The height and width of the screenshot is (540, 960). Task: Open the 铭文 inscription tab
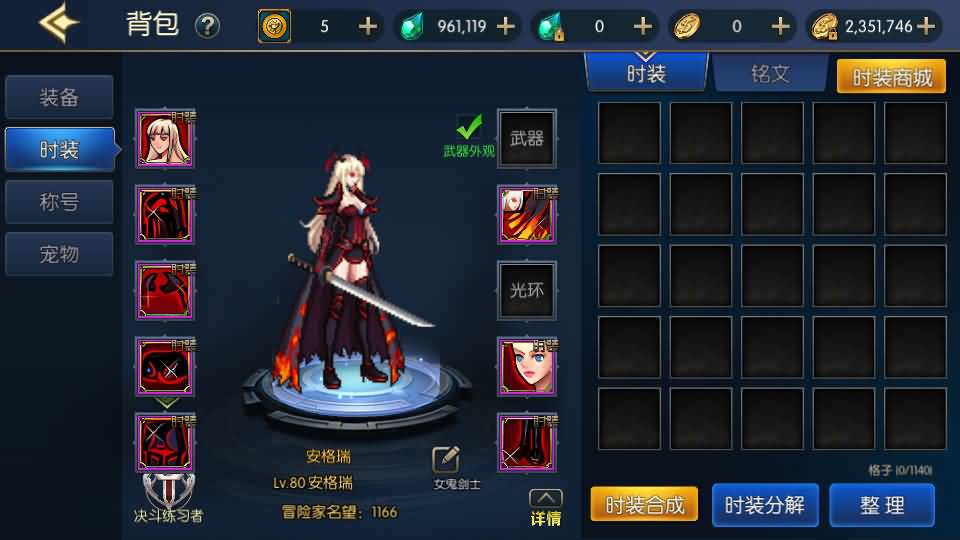[769, 74]
